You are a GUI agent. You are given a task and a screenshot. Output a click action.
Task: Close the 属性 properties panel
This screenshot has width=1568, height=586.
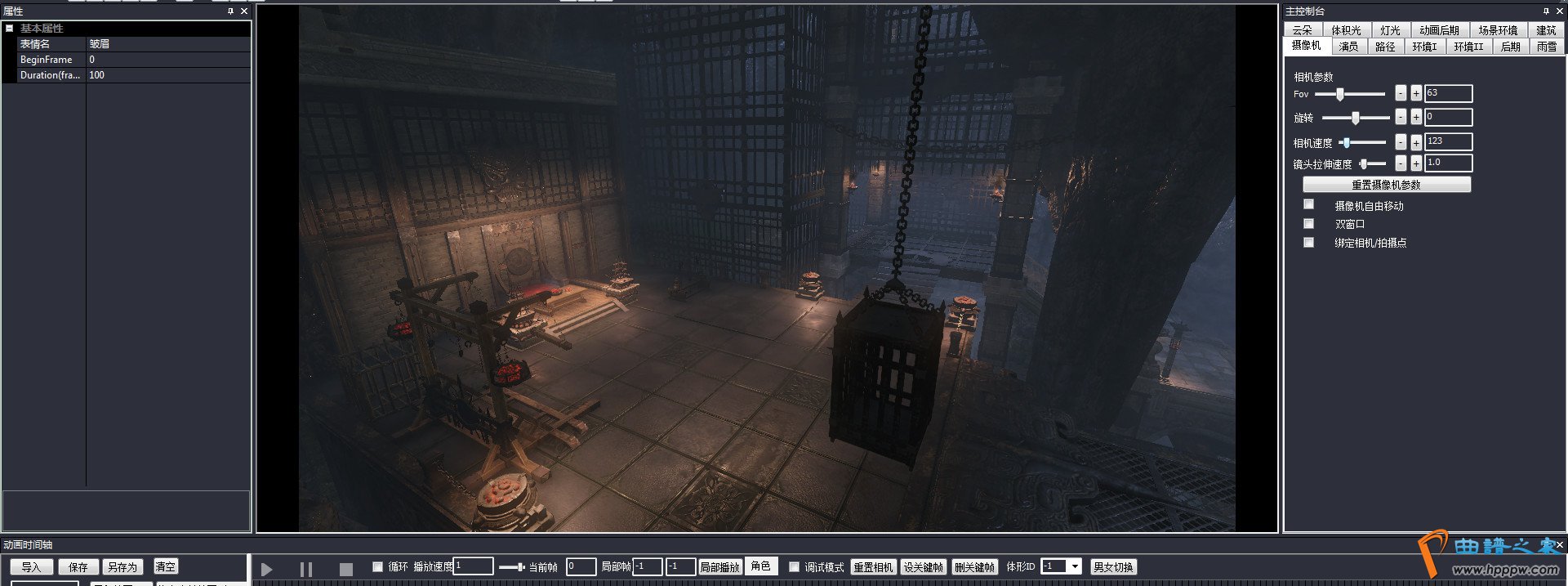pyautogui.click(x=244, y=11)
